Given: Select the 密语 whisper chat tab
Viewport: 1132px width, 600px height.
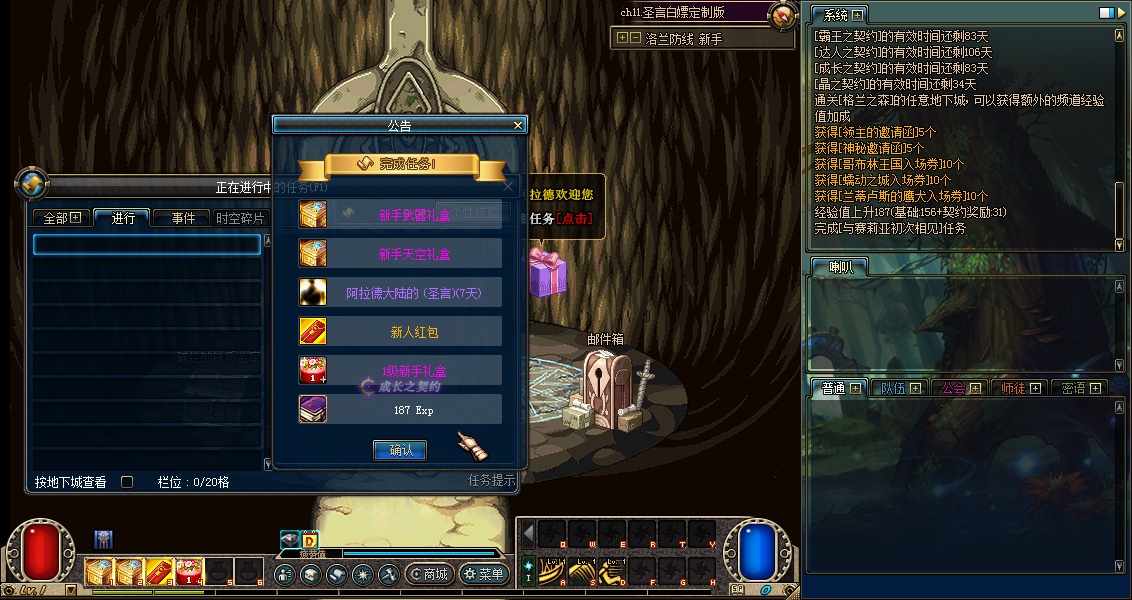Looking at the screenshot, I should [1082, 388].
